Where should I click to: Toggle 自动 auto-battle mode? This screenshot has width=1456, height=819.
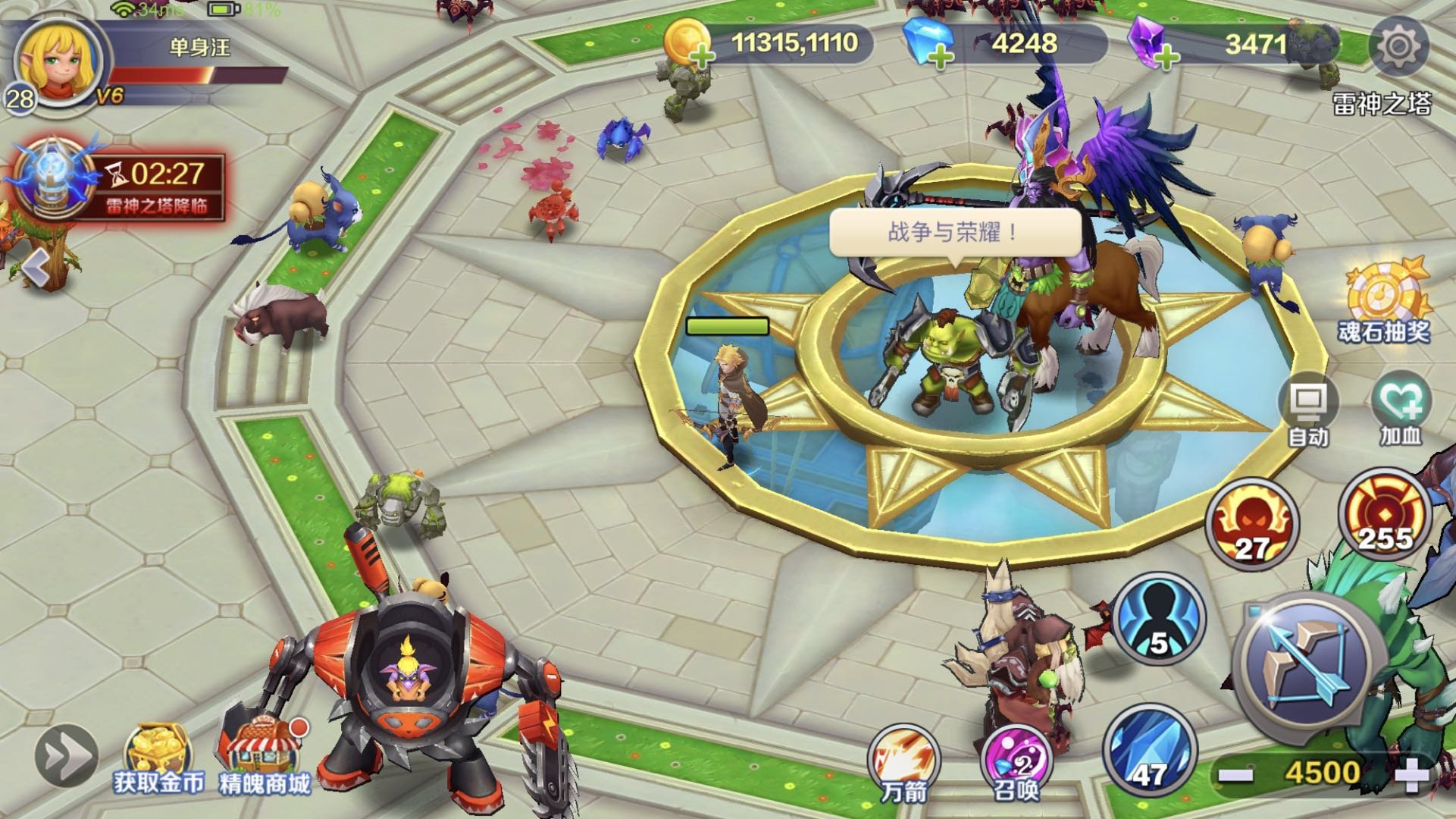click(x=1309, y=409)
